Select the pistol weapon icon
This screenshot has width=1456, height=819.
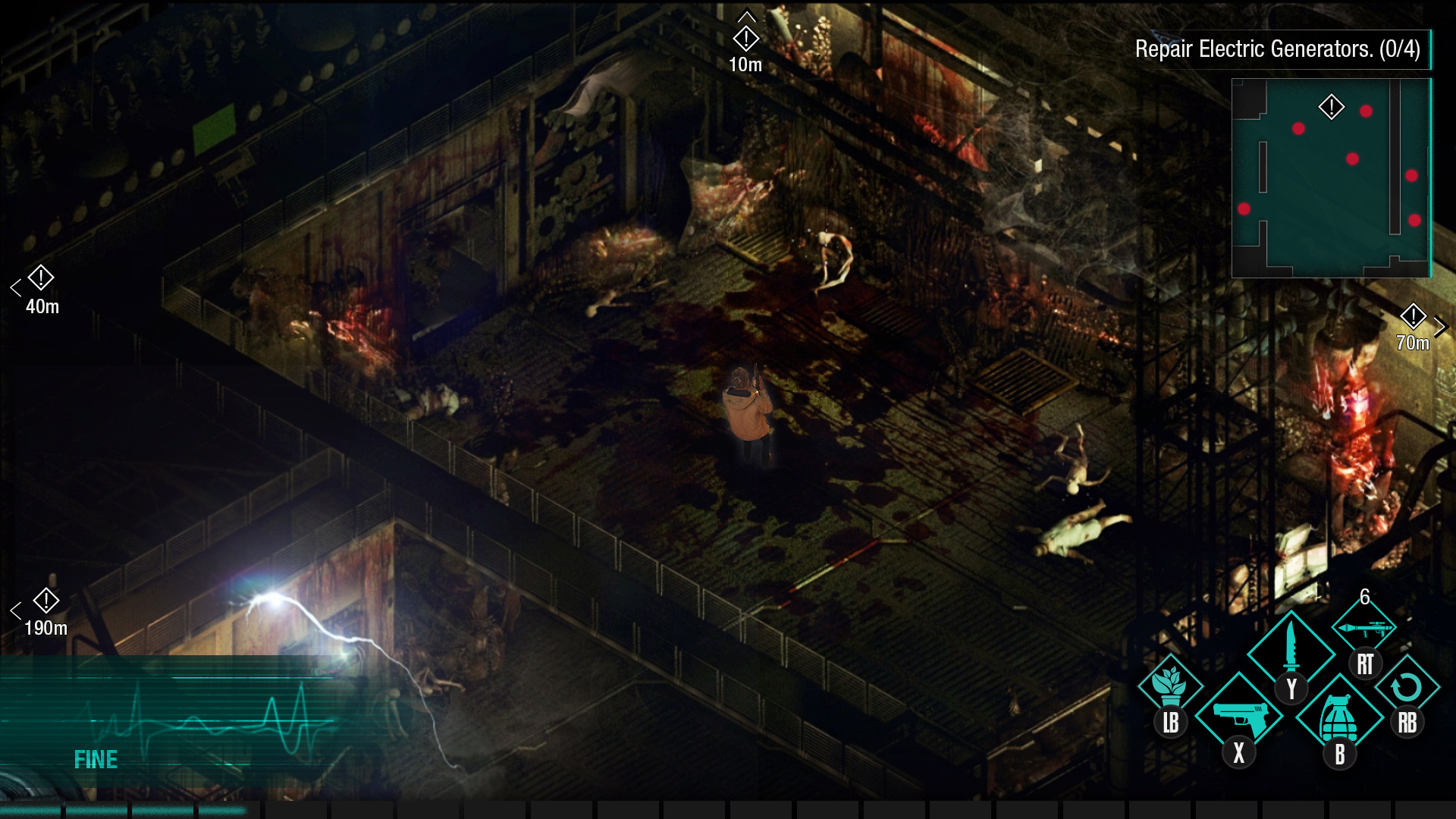coord(1239,716)
